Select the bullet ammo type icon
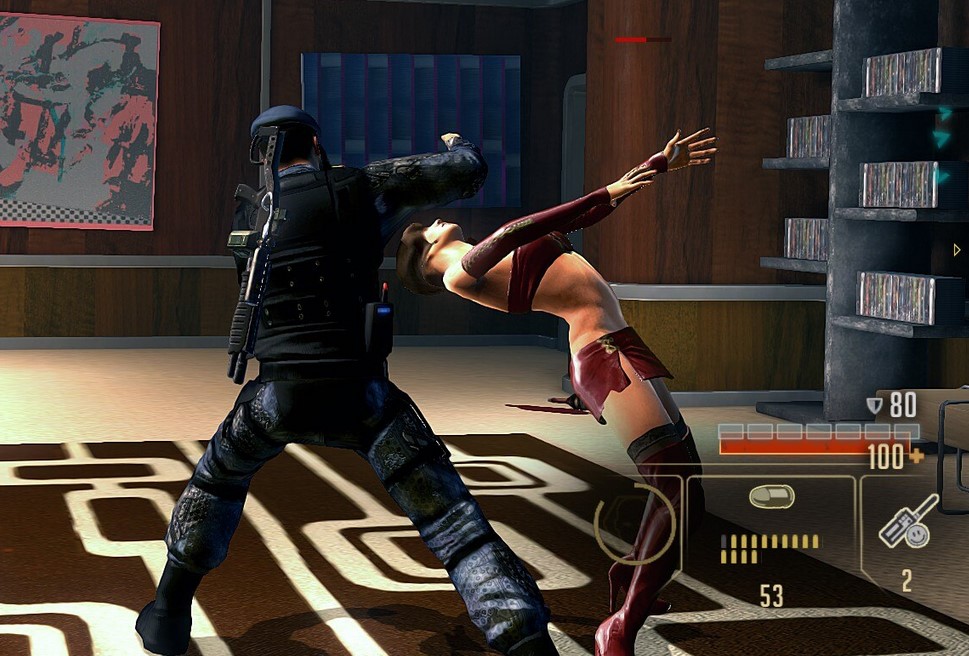Viewport: 969px width, 656px height. [x=771, y=497]
